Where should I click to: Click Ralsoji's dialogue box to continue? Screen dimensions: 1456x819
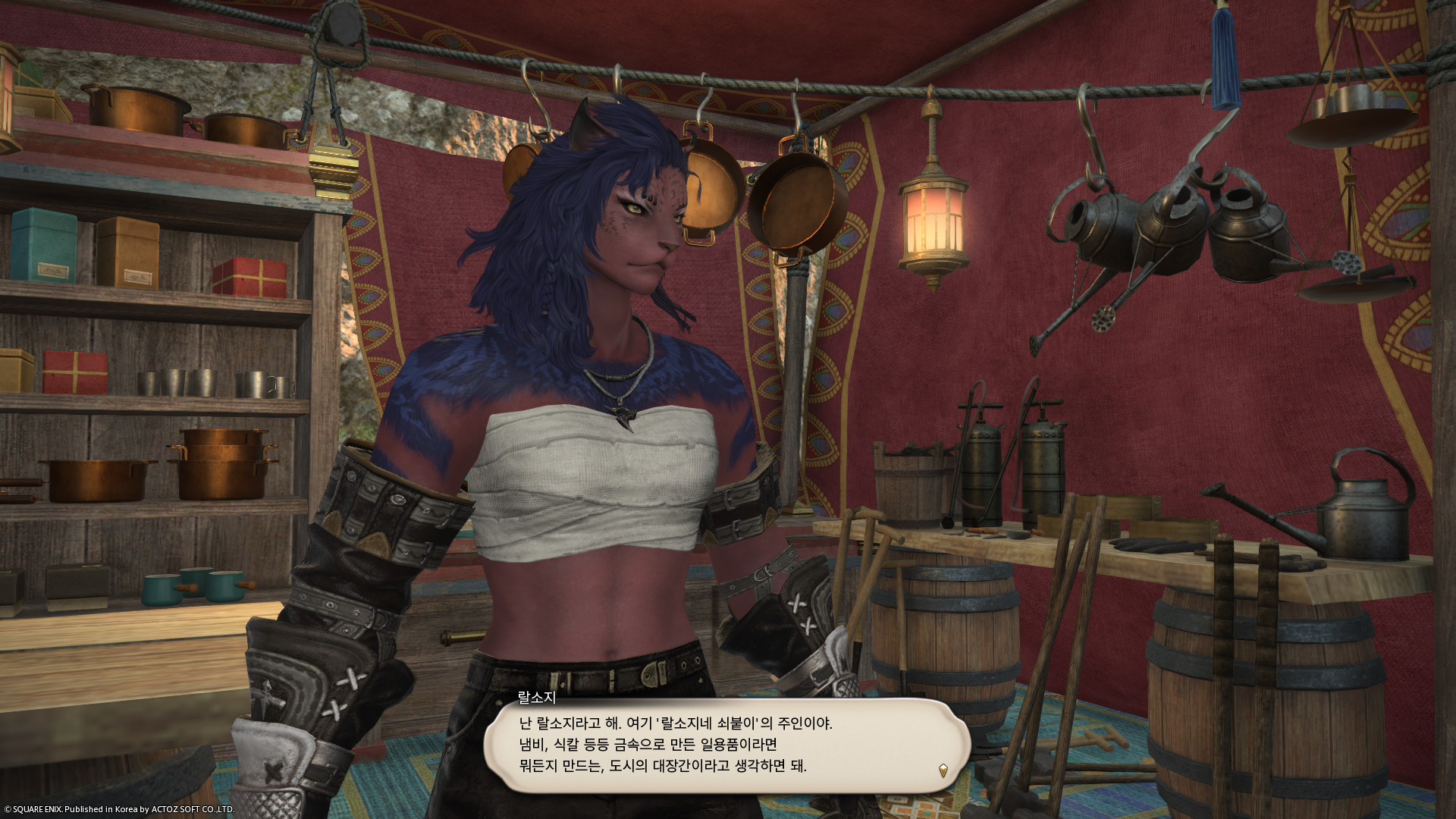click(x=726, y=745)
